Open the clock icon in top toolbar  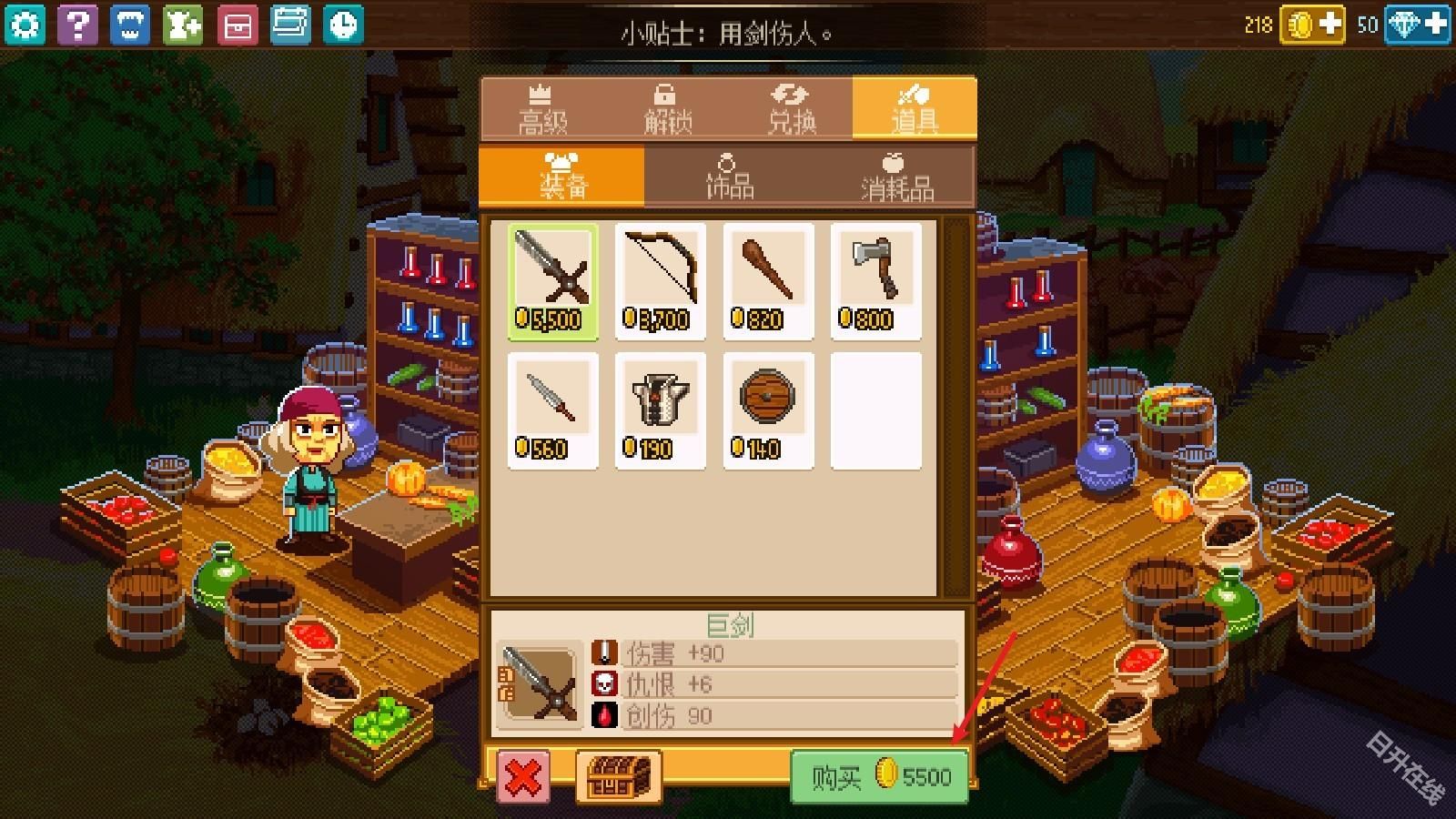click(x=343, y=25)
